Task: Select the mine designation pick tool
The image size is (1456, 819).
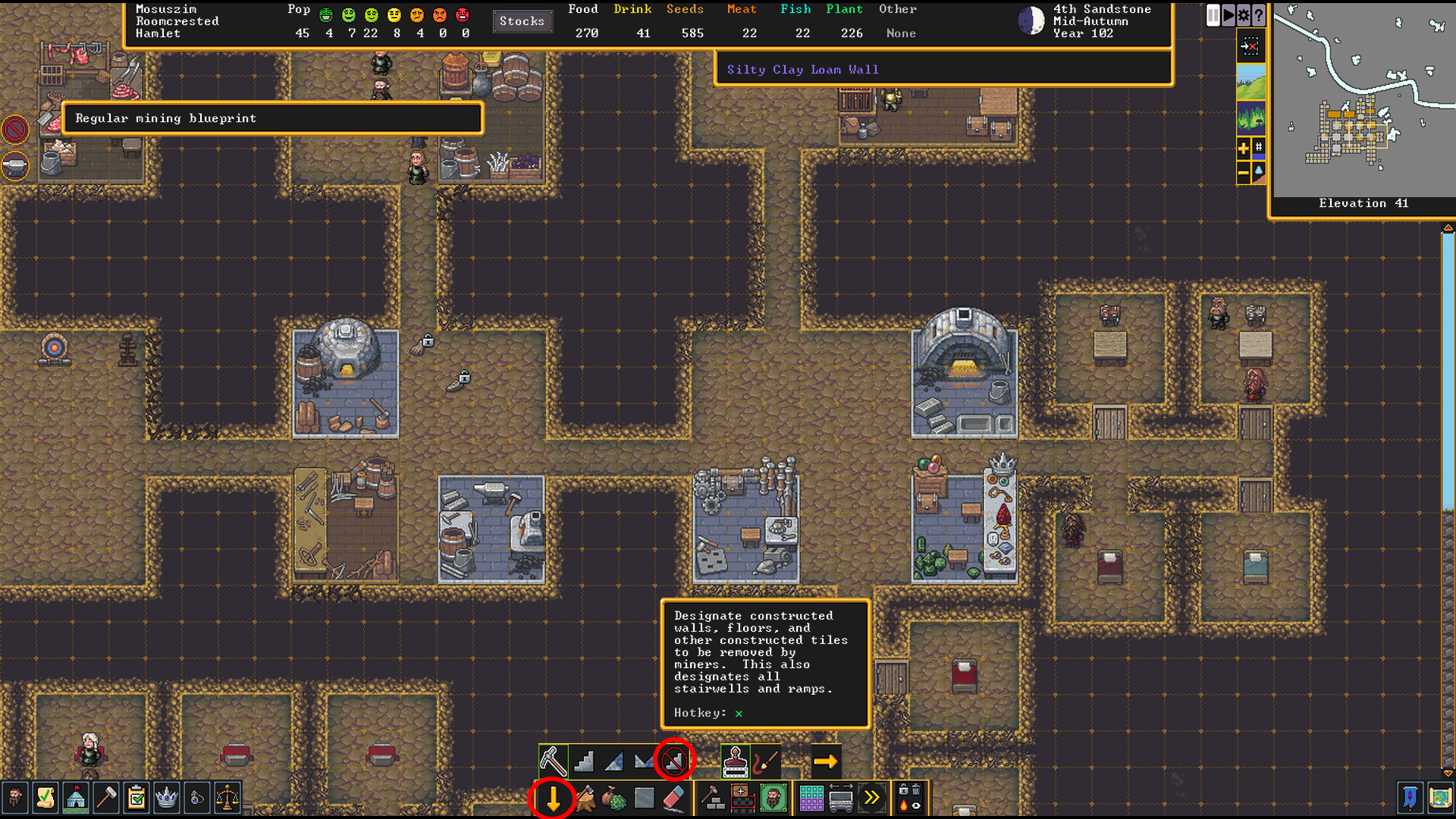Action: [x=553, y=759]
